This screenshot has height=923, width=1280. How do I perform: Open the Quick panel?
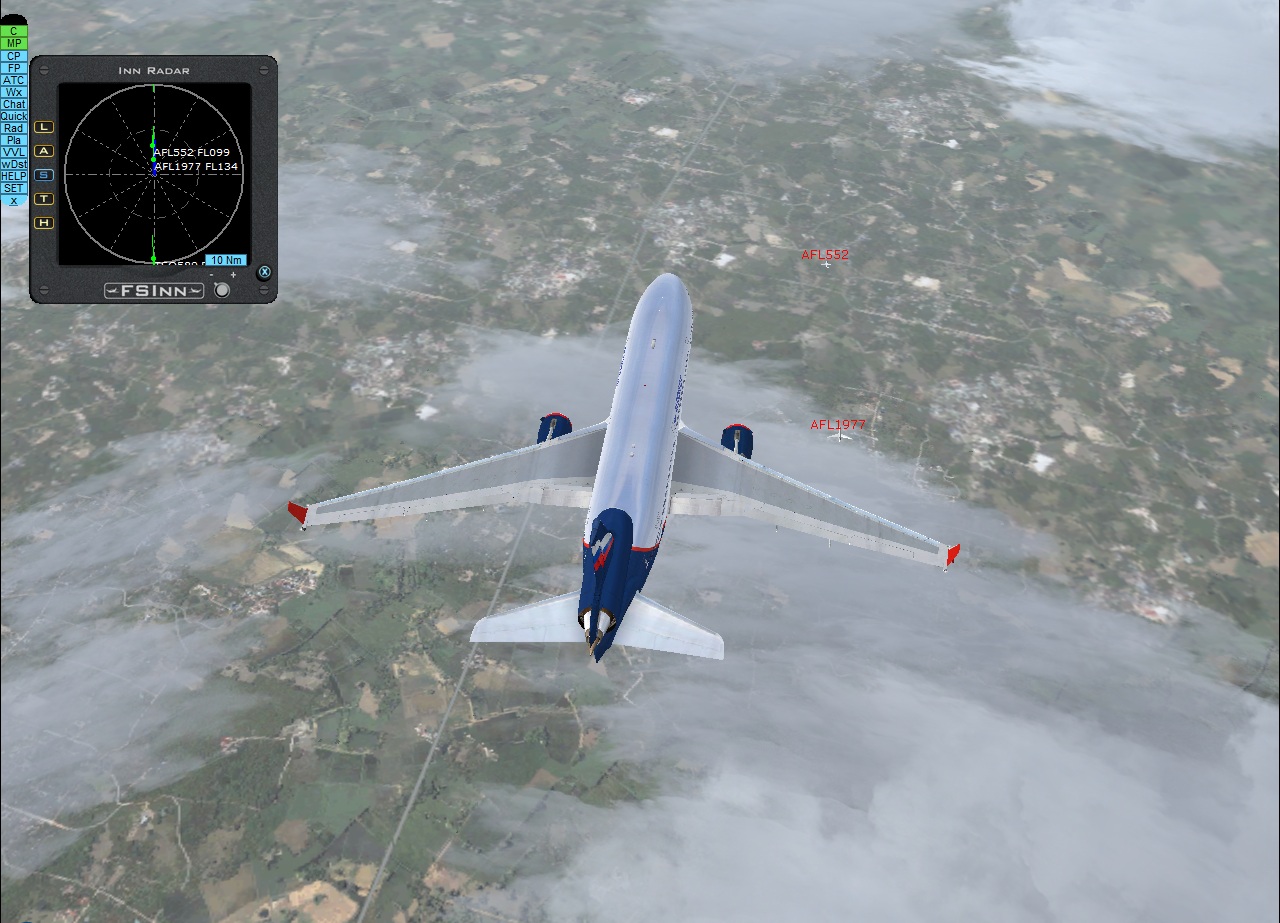[x=14, y=116]
